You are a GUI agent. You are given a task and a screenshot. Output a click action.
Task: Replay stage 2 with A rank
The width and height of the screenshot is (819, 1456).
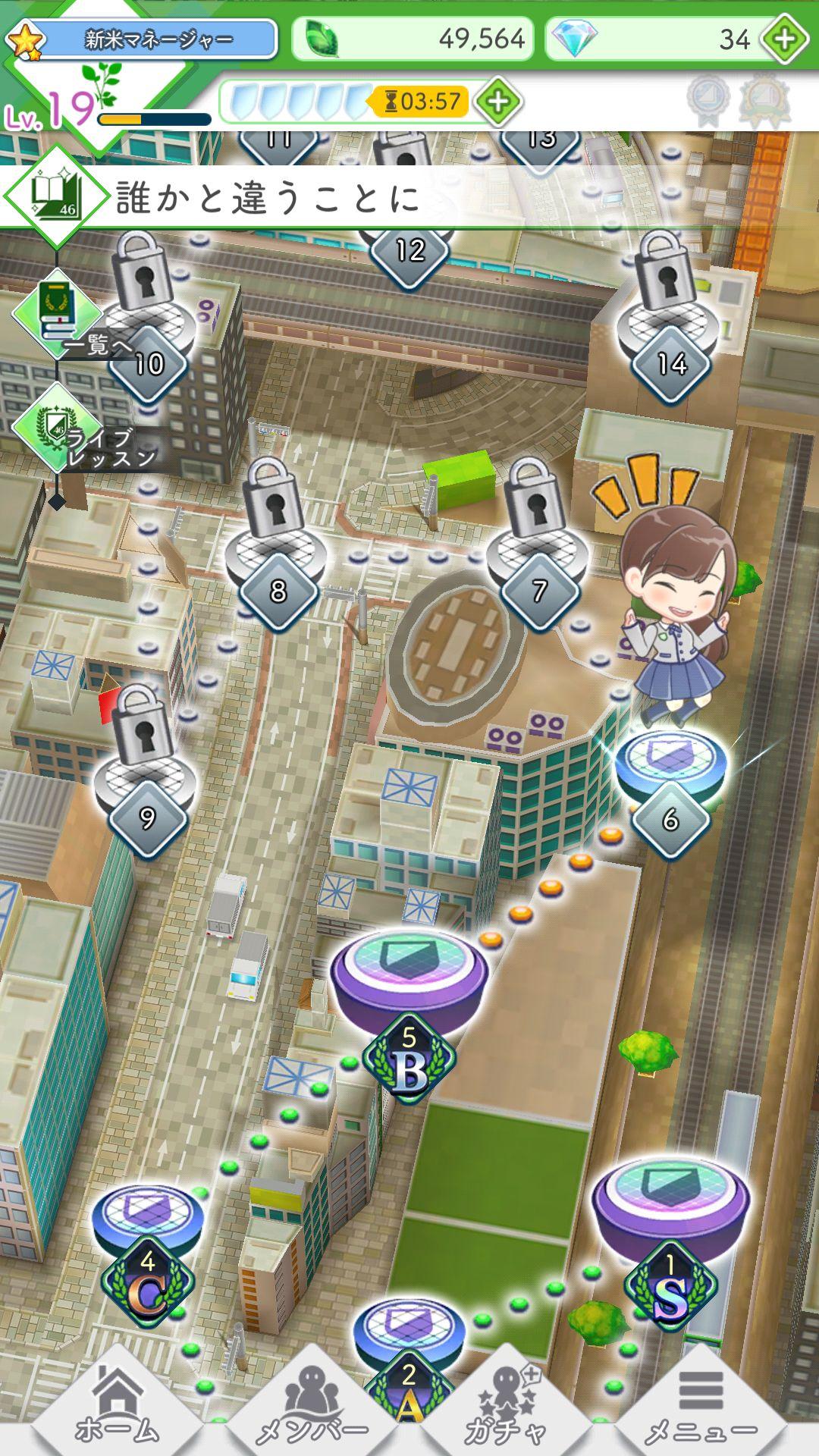pyautogui.click(x=409, y=1335)
